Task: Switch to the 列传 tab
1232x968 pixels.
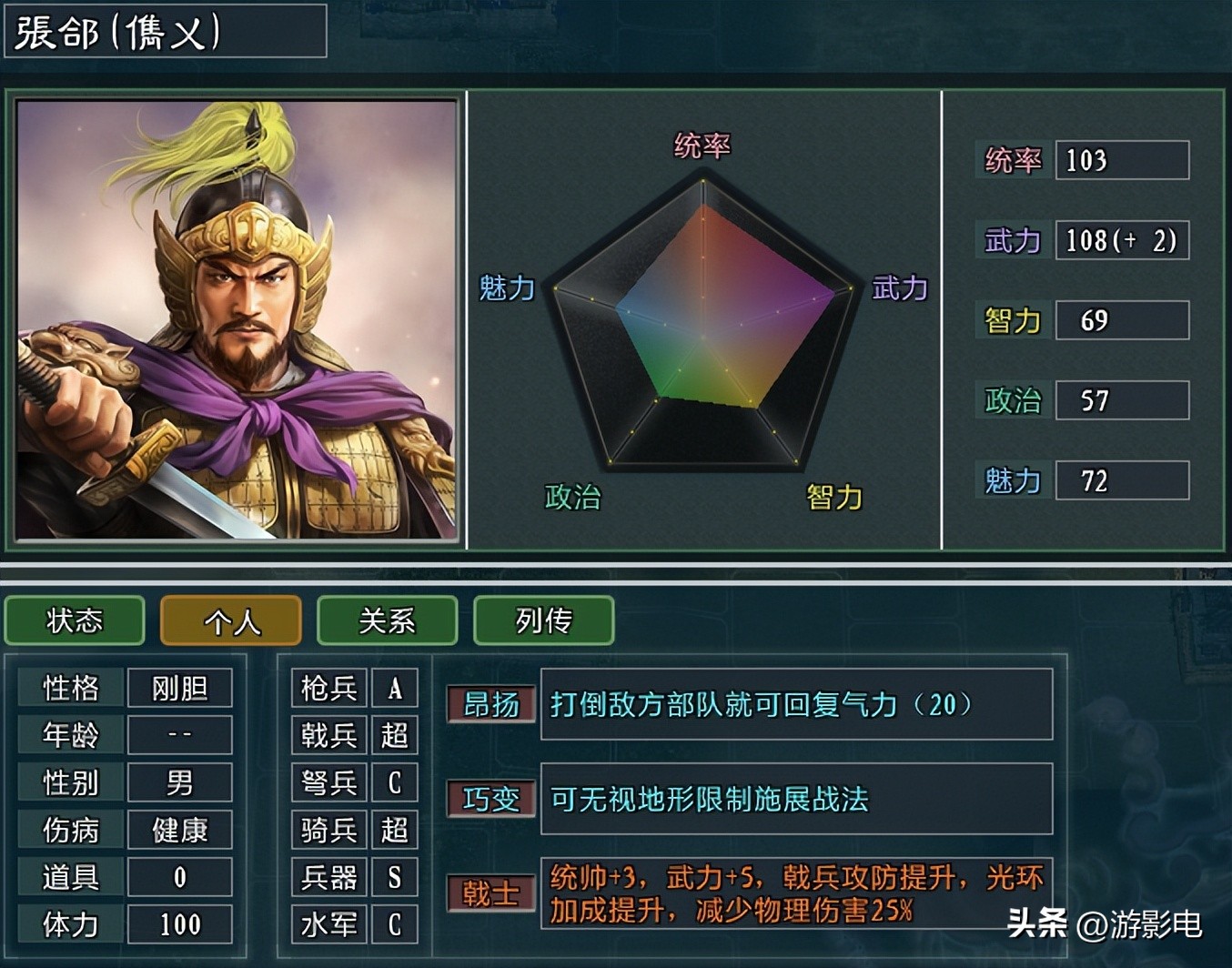Action: tap(543, 621)
